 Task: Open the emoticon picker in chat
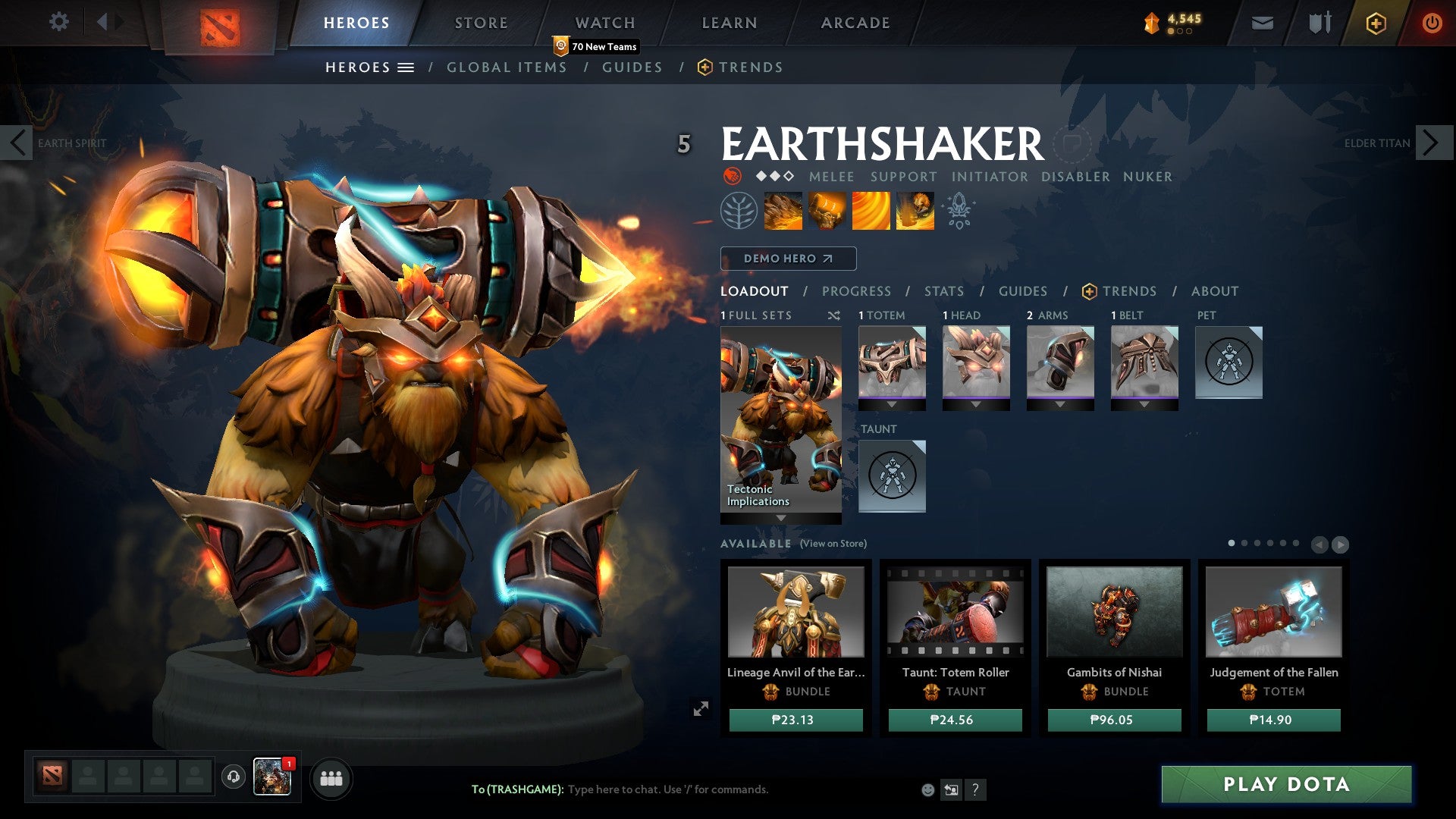coord(928,789)
